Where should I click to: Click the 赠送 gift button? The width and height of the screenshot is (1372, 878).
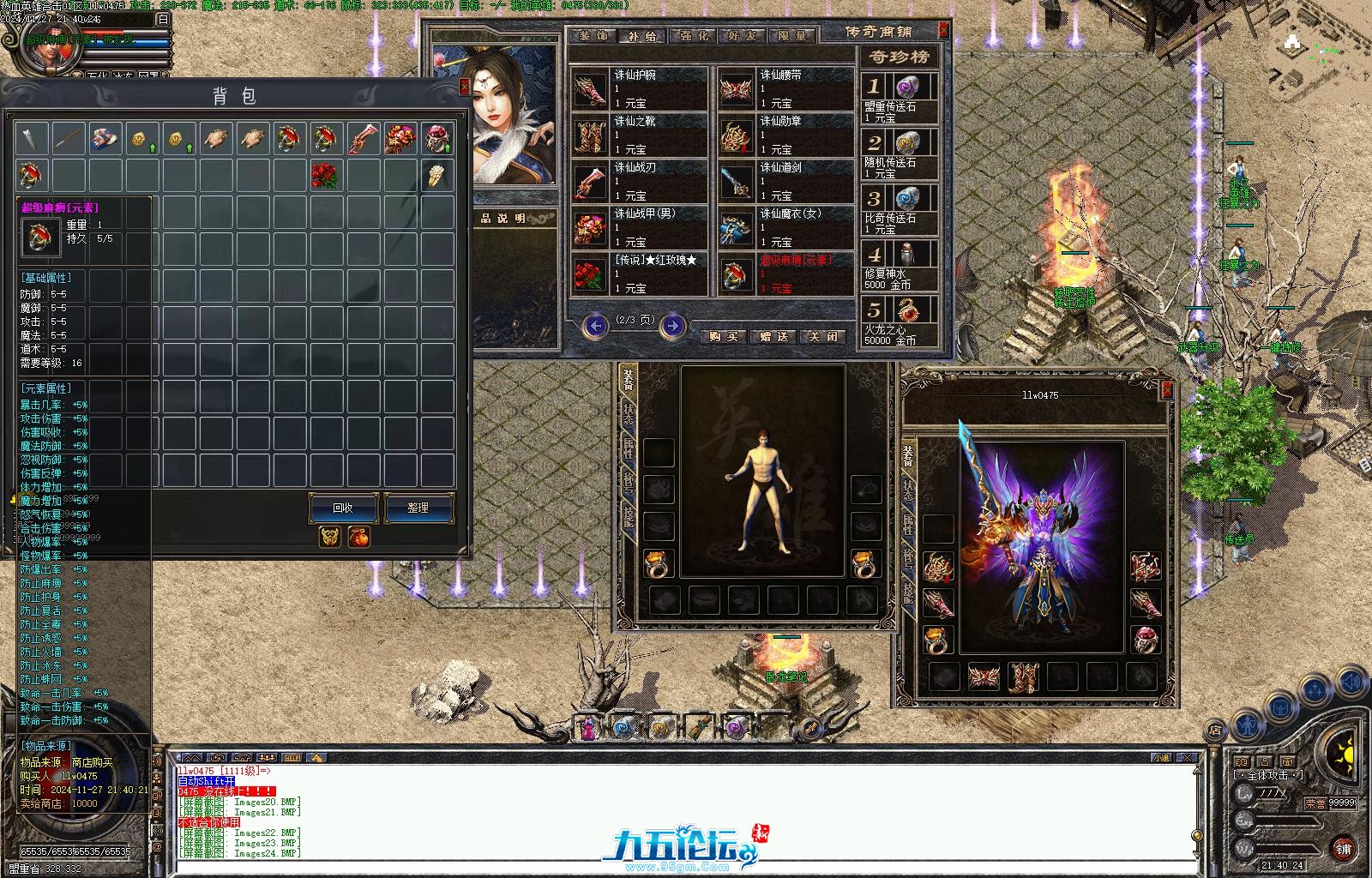[x=774, y=336]
